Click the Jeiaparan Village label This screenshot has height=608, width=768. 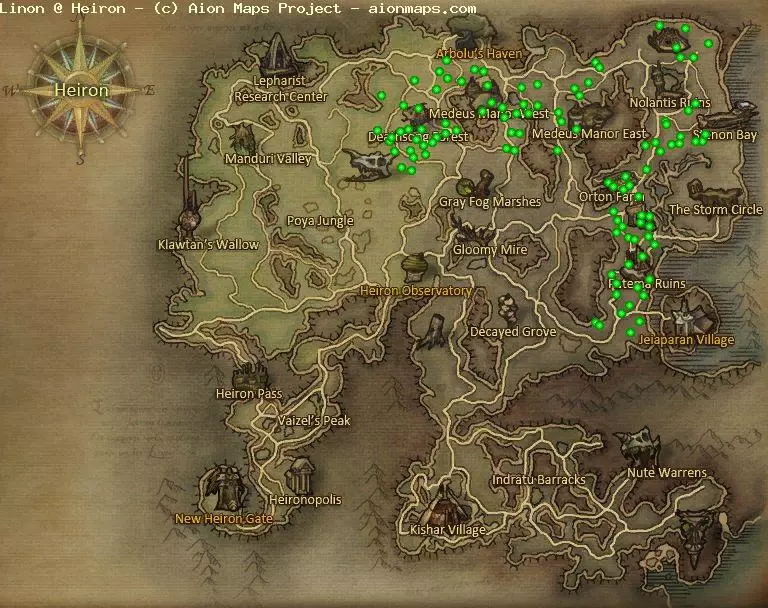(686, 339)
